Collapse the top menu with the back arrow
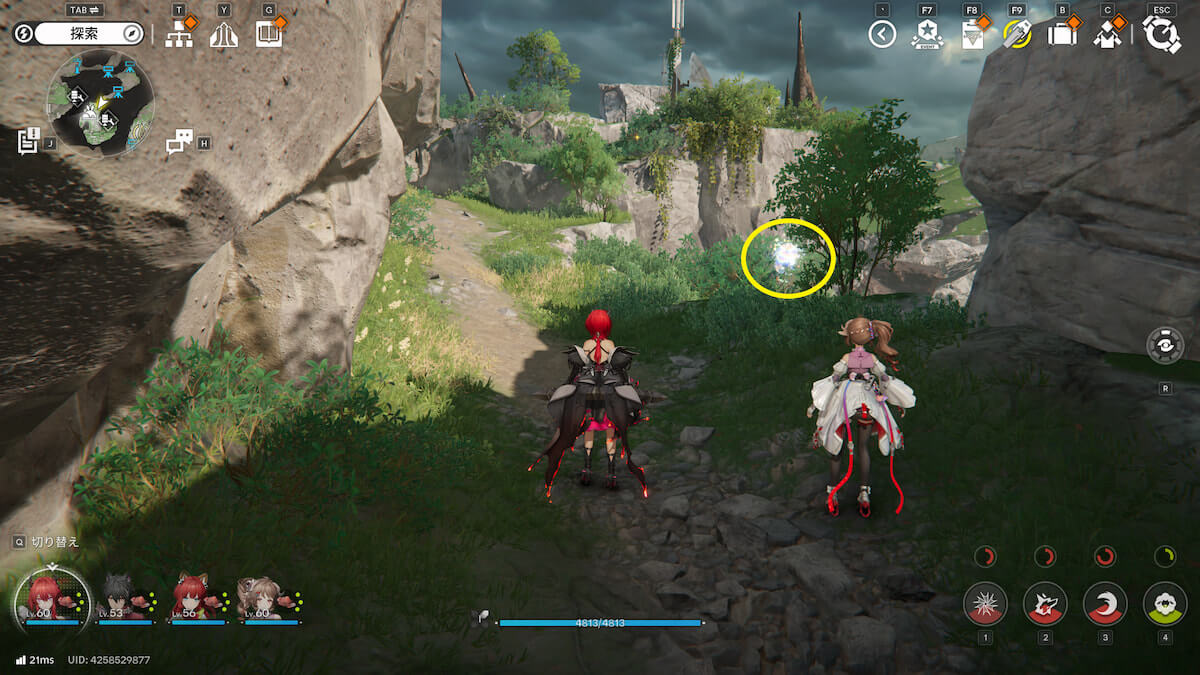 tap(881, 35)
